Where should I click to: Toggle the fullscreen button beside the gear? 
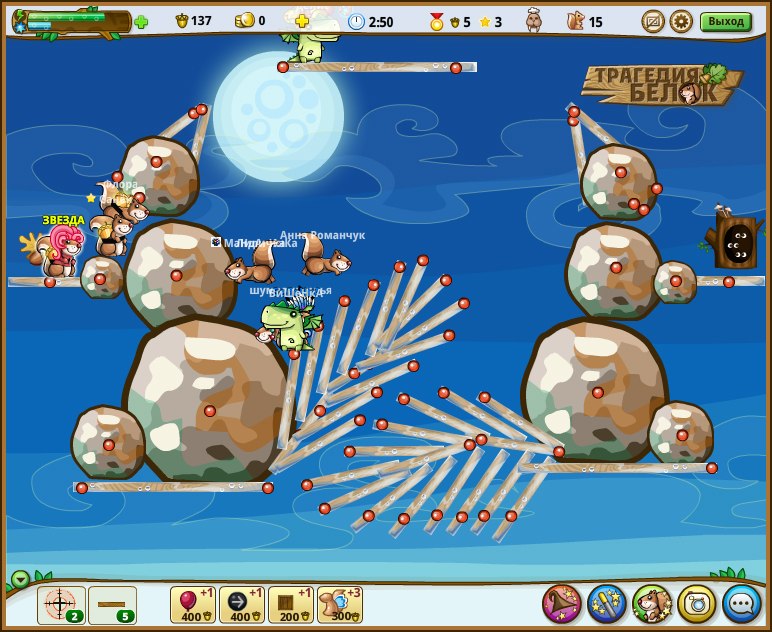click(x=653, y=21)
